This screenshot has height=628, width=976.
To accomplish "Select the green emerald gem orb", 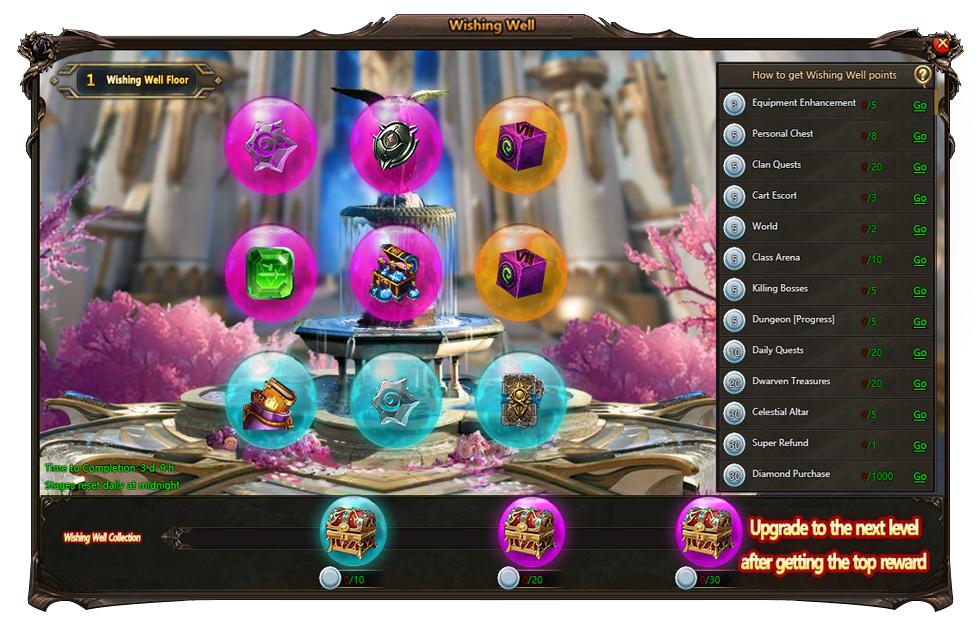I will point(271,271).
